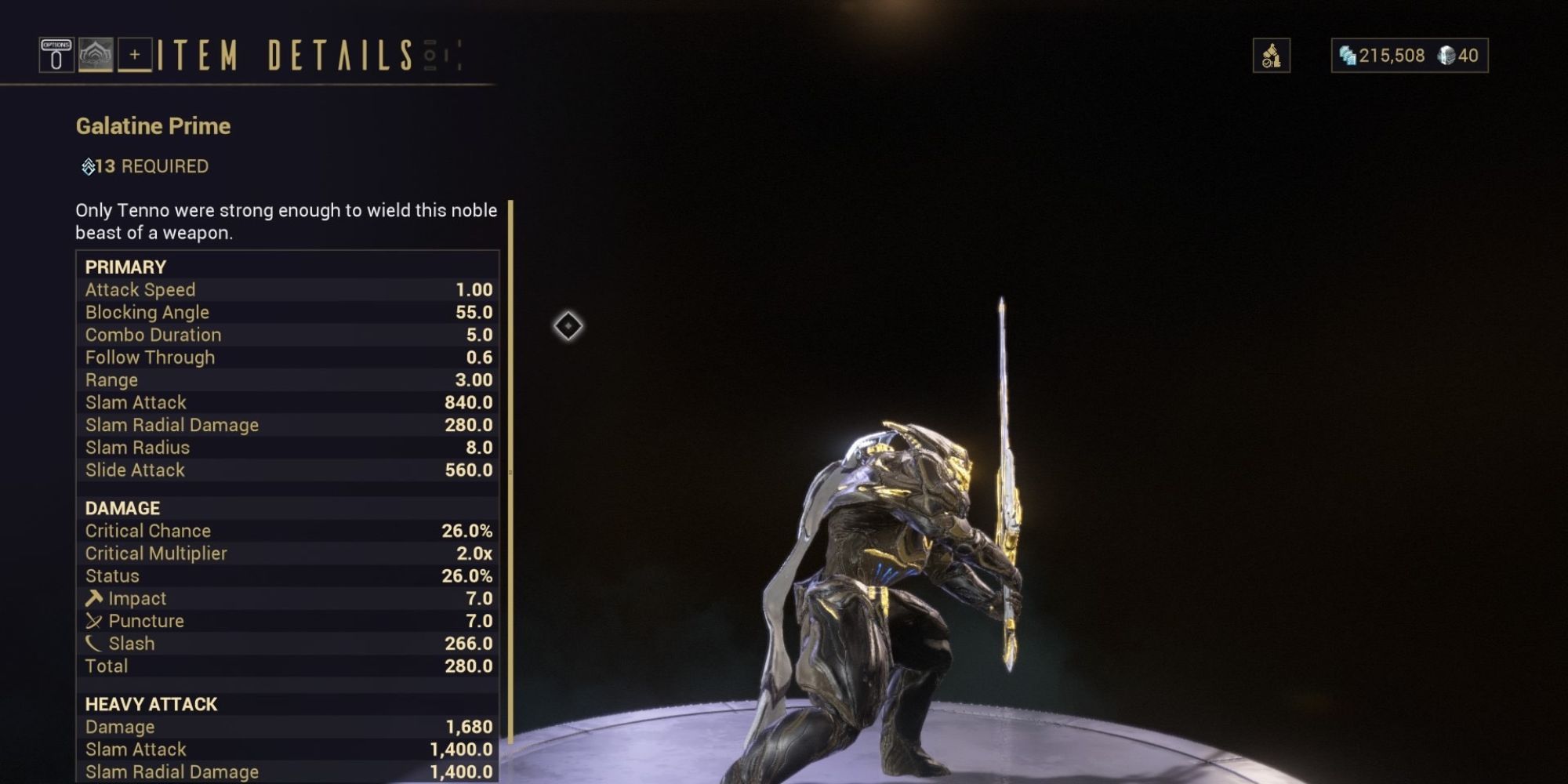Click the plus icon to add new tab

pos(135,55)
